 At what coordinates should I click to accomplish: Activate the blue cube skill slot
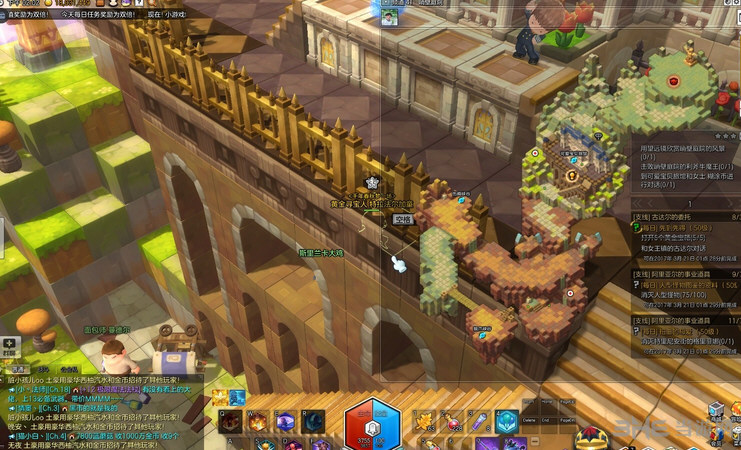coord(506,421)
